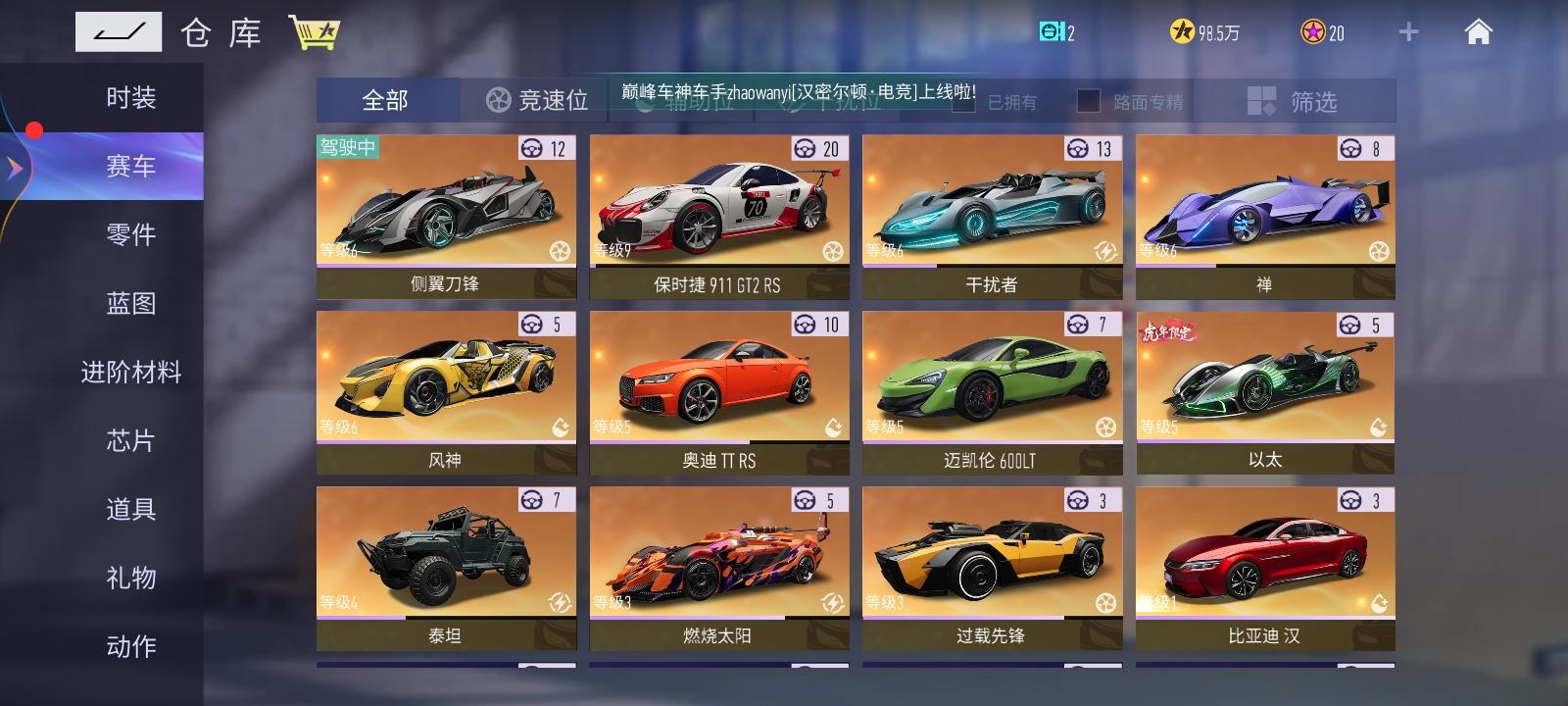The width and height of the screenshot is (1568, 706).
Task: Click the lightning icon on the 干扰者 card
Action: pos(1108,252)
